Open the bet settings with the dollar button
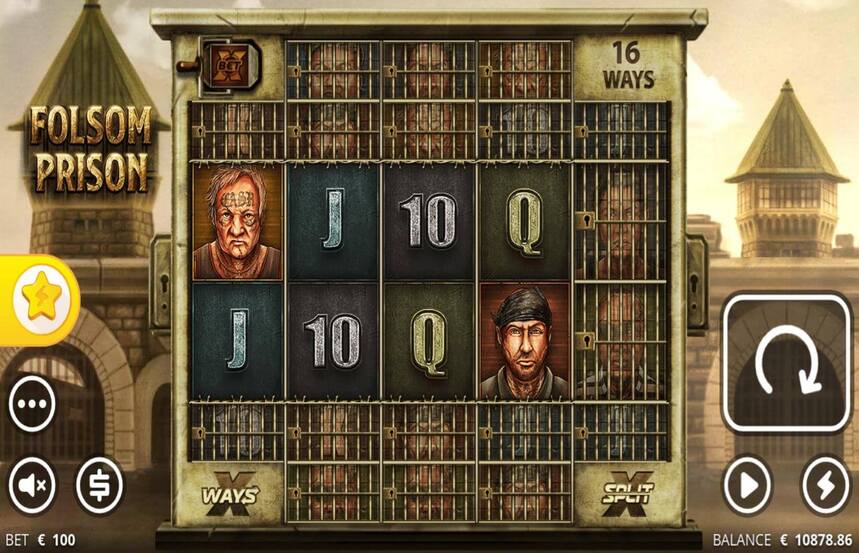The height and width of the screenshot is (553, 859). [x=100, y=486]
